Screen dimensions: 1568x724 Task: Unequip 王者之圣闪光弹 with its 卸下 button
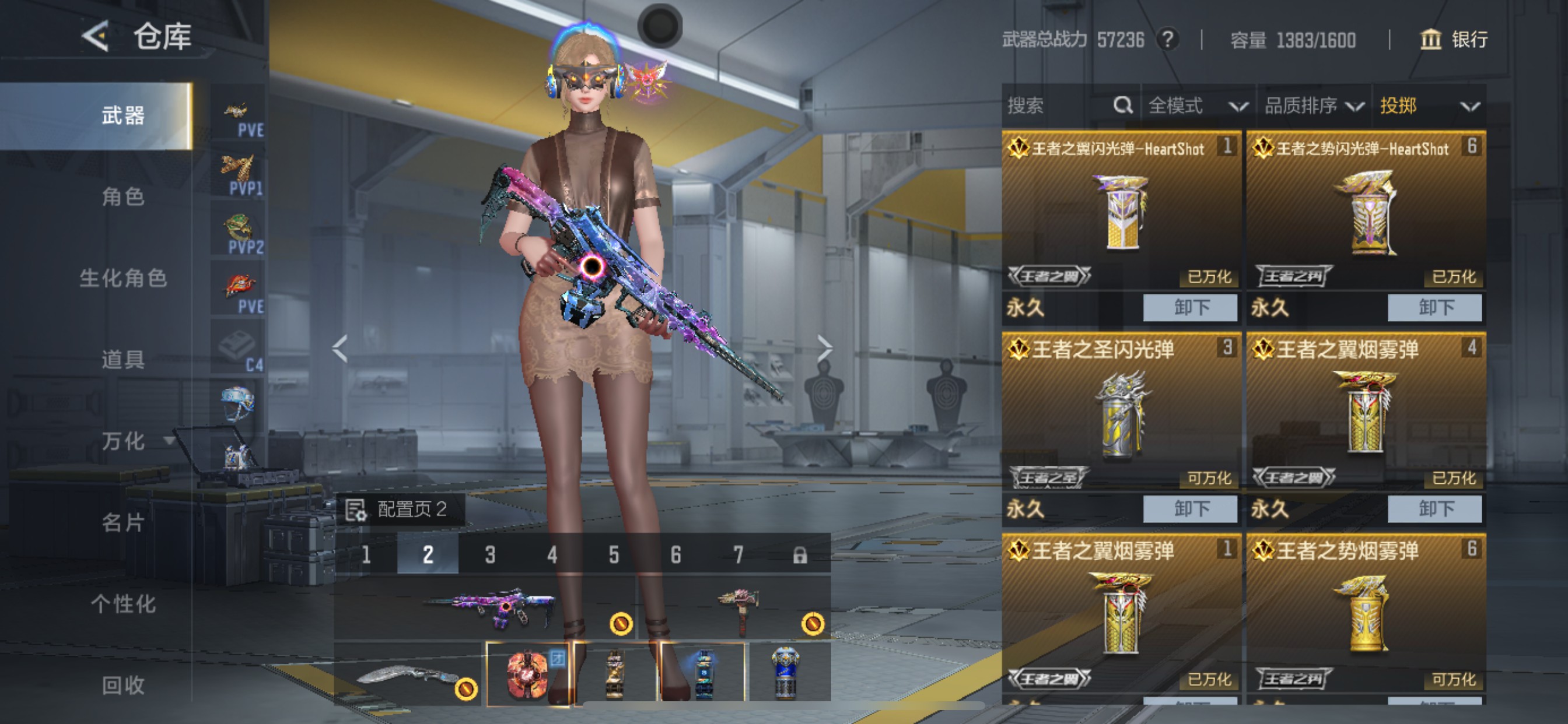(1190, 509)
